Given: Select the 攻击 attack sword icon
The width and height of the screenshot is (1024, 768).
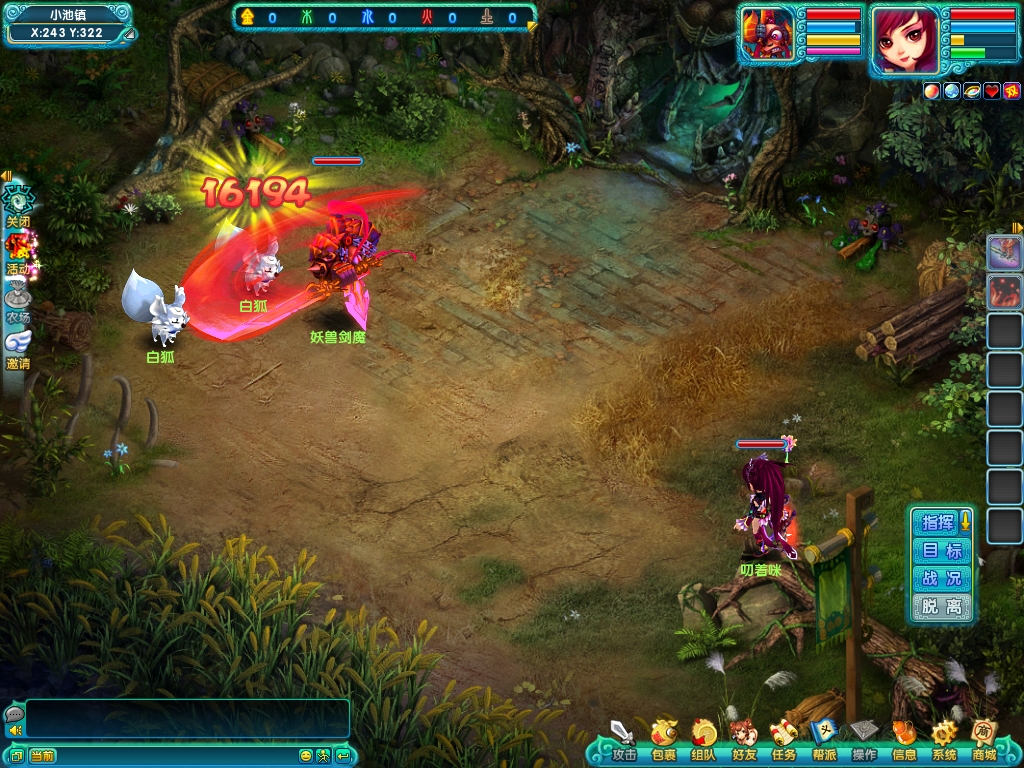Looking at the screenshot, I should pos(623,738).
